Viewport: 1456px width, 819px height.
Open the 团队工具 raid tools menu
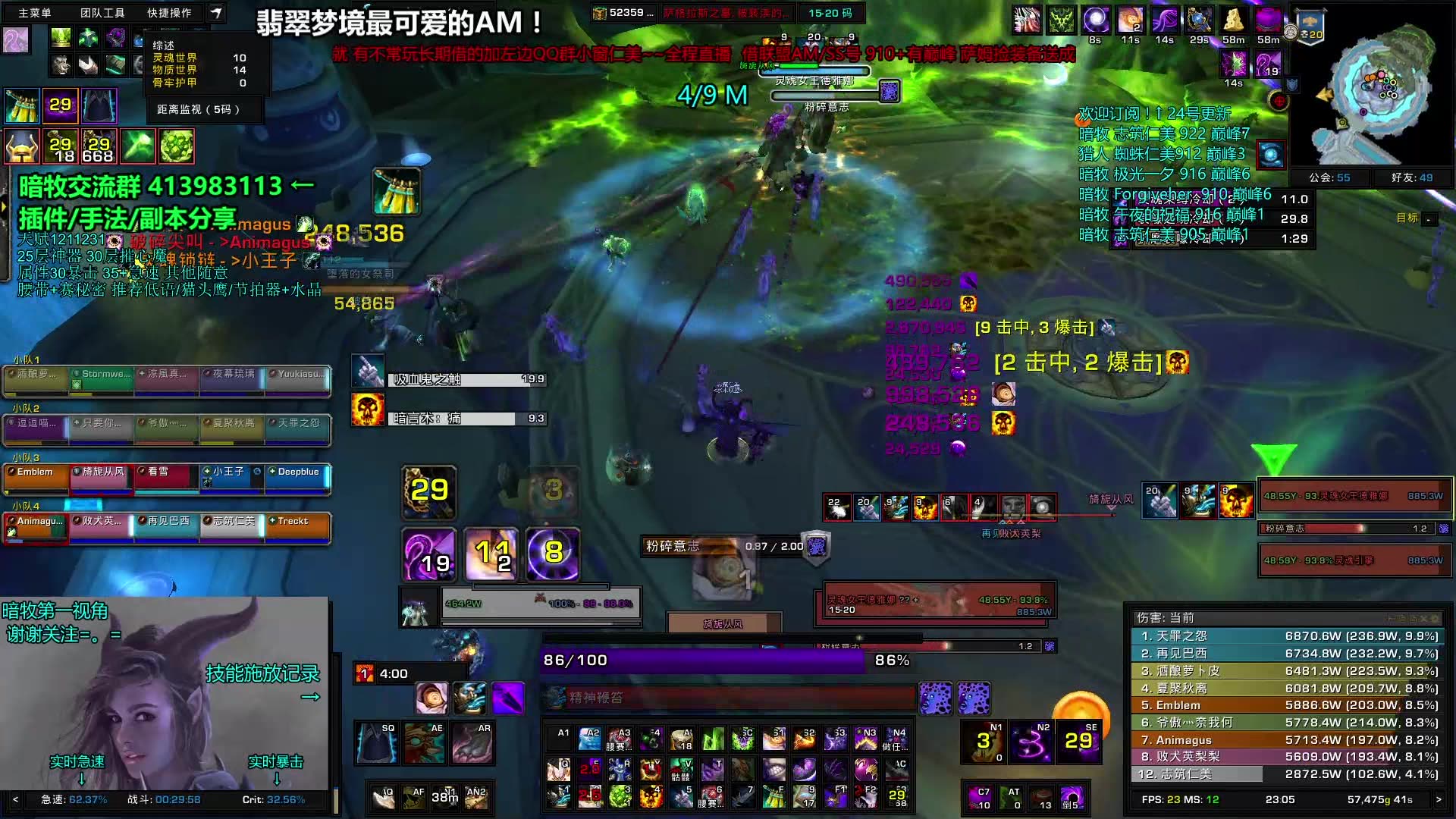tap(102, 13)
